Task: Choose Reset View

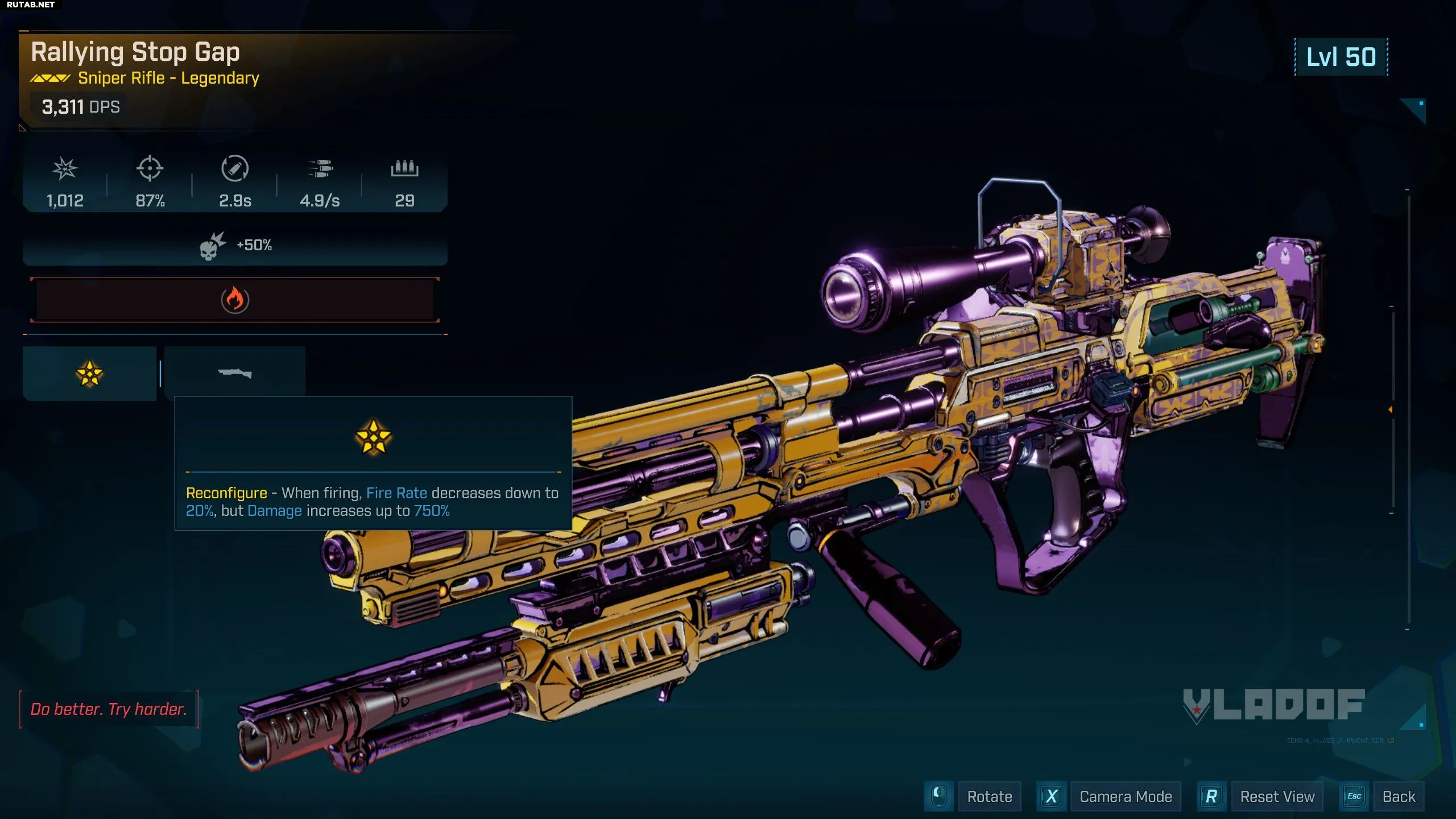Action: [x=1277, y=796]
